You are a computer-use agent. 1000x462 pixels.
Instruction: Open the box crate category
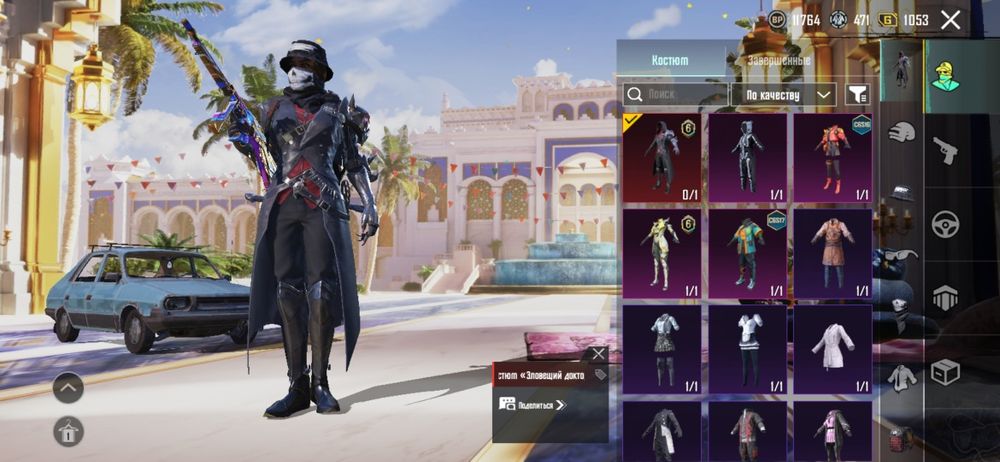945,372
